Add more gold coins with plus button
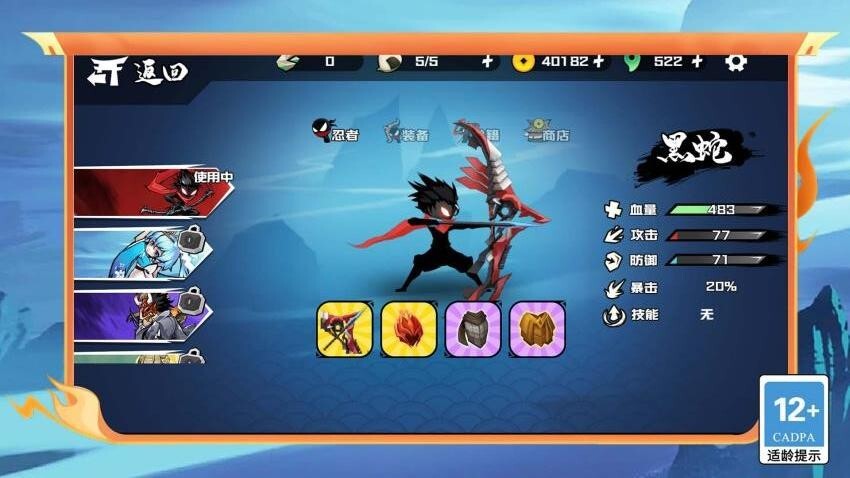The height and width of the screenshot is (478, 850). (598, 61)
